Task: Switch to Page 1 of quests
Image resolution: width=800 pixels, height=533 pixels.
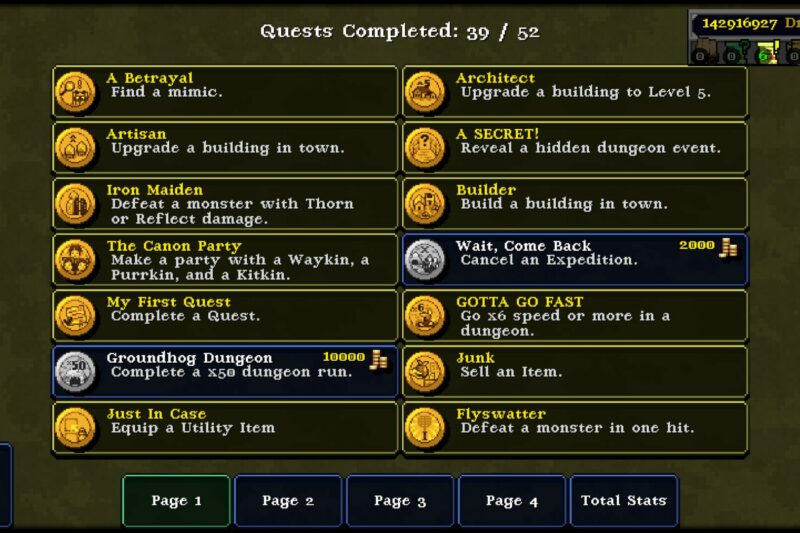Action: pyautogui.click(x=176, y=501)
